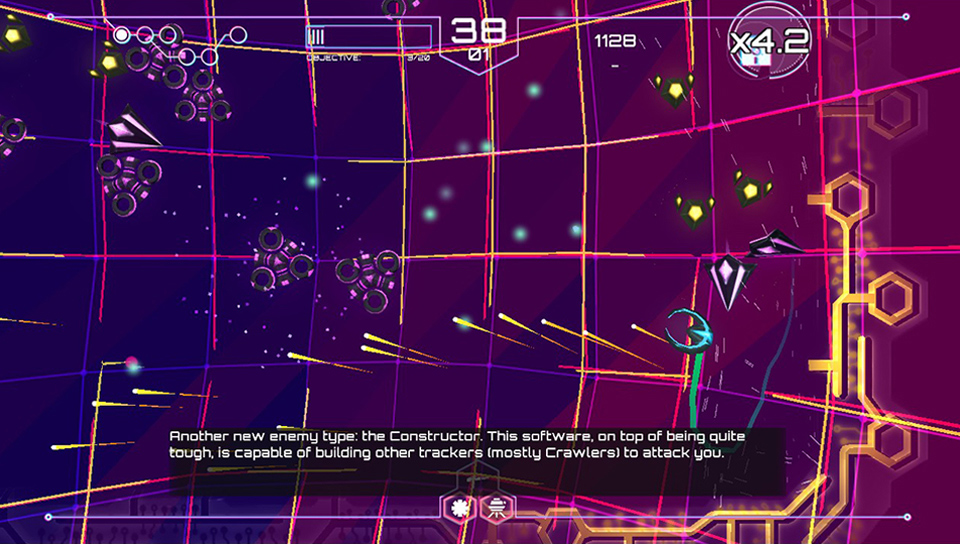Open the connected-circles level progress map

coord(178,44)
